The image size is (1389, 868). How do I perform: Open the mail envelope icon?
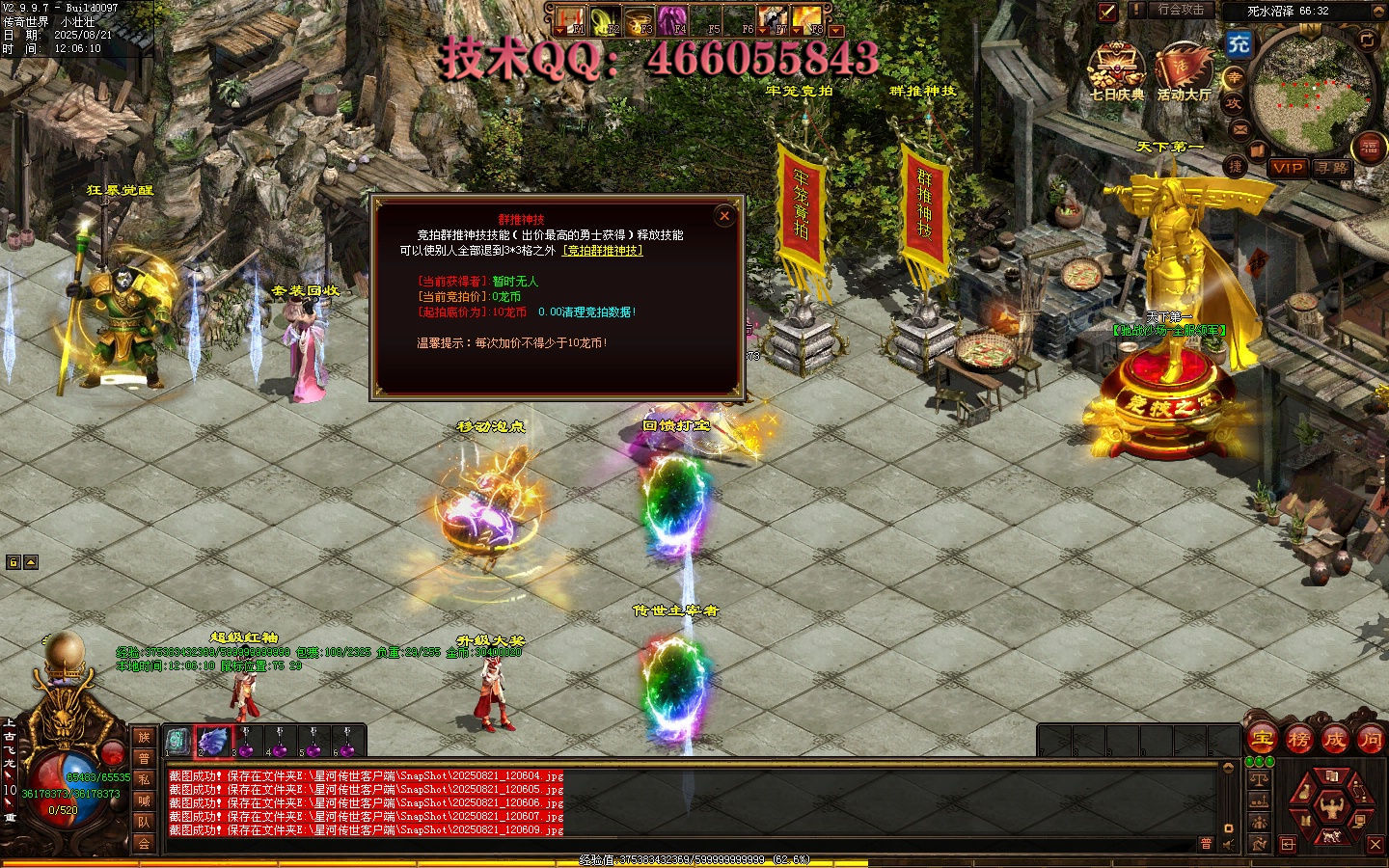pos(1240,128)
